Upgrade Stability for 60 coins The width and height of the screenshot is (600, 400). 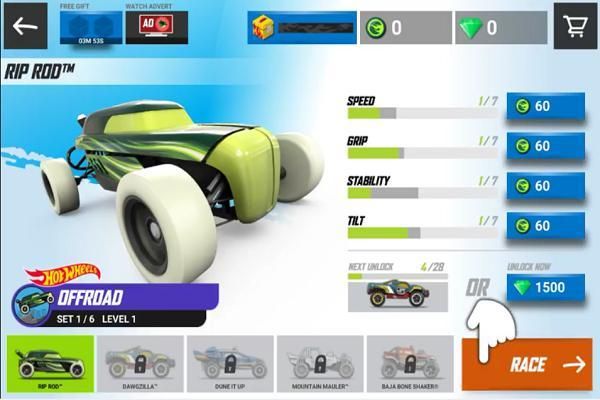545,186
